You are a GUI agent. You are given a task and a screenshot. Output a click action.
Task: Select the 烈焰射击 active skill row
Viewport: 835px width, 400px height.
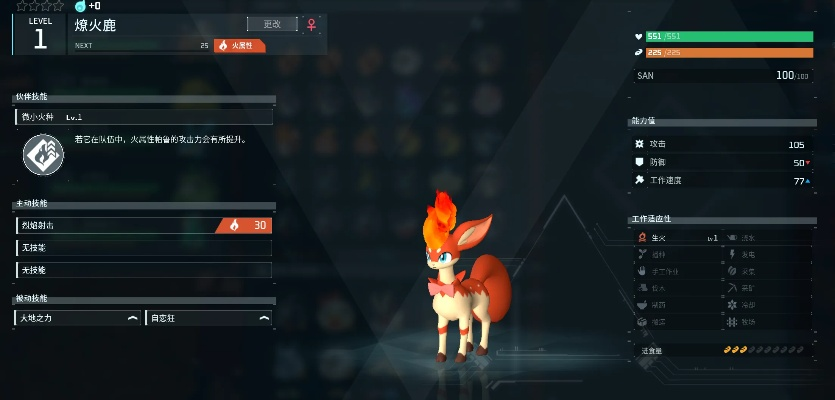(144, 225)
